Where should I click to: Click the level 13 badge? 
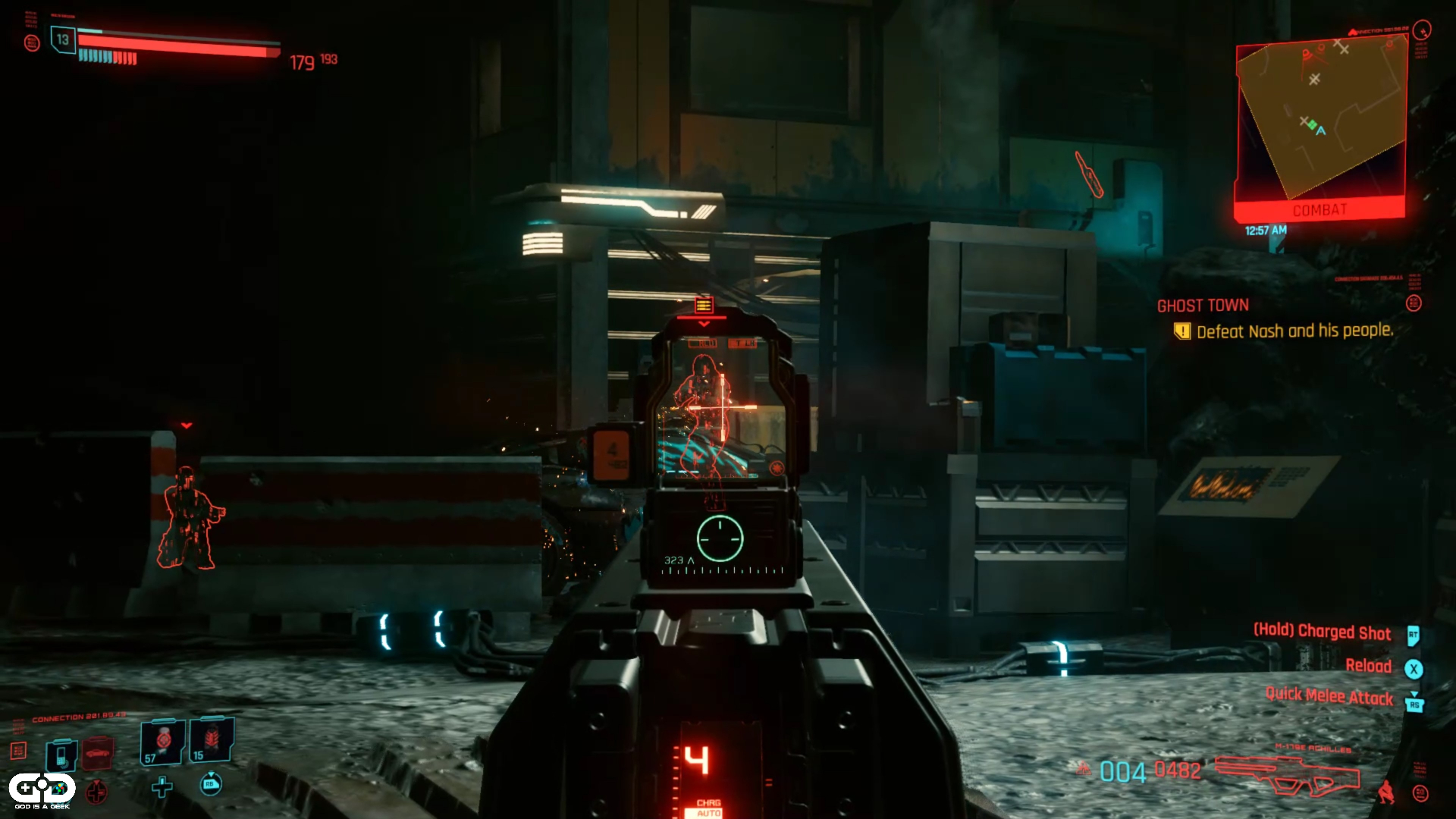pos(62,39)
